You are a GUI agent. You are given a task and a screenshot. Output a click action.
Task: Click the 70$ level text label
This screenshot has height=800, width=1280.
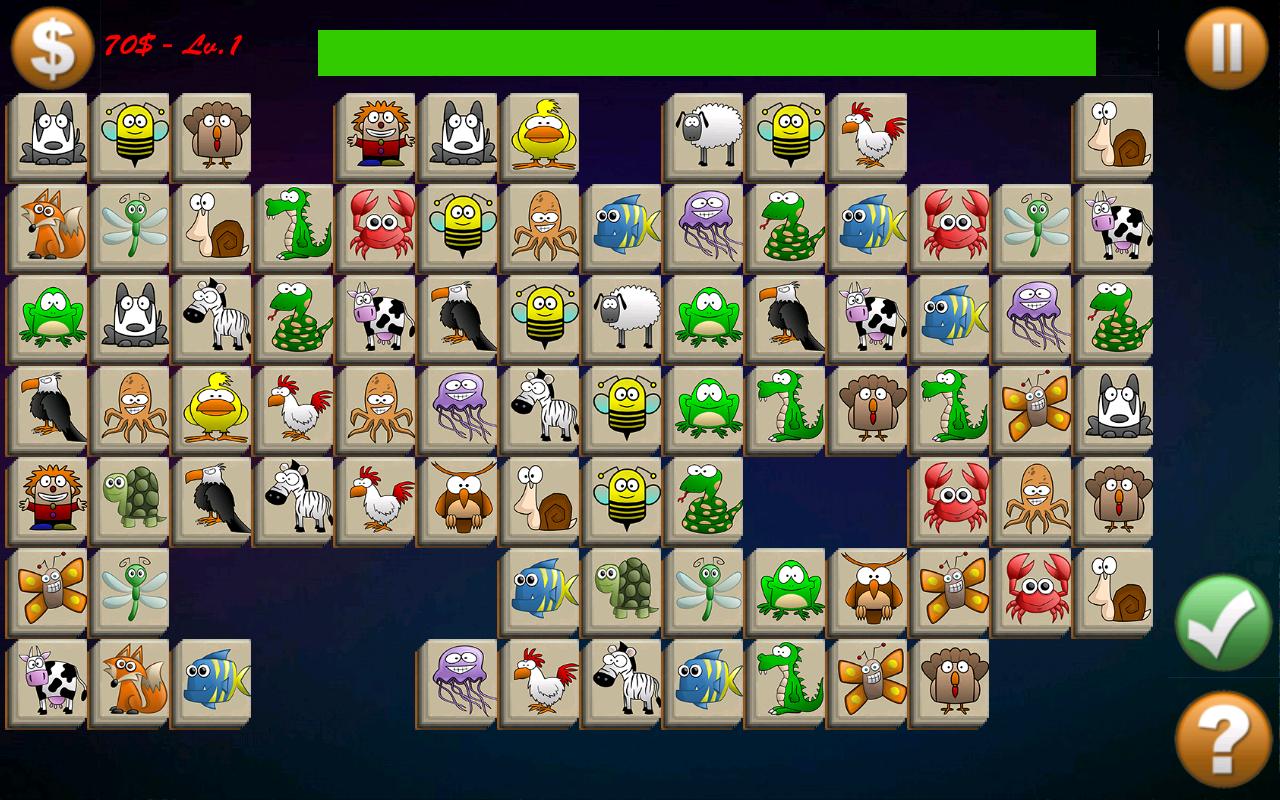170,44
